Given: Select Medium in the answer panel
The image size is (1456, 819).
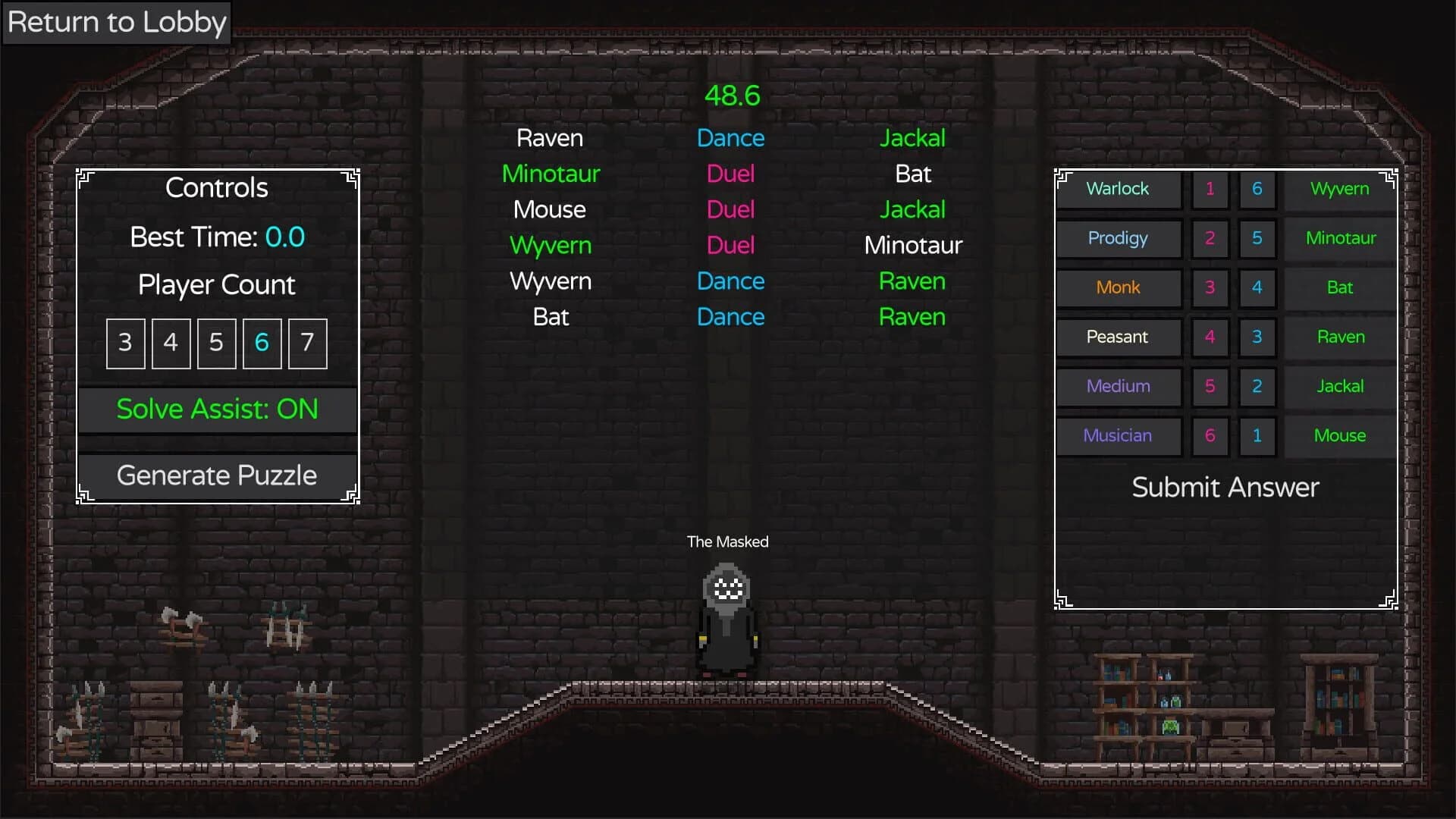Looking at the screenshot, I should point(1118,386).
